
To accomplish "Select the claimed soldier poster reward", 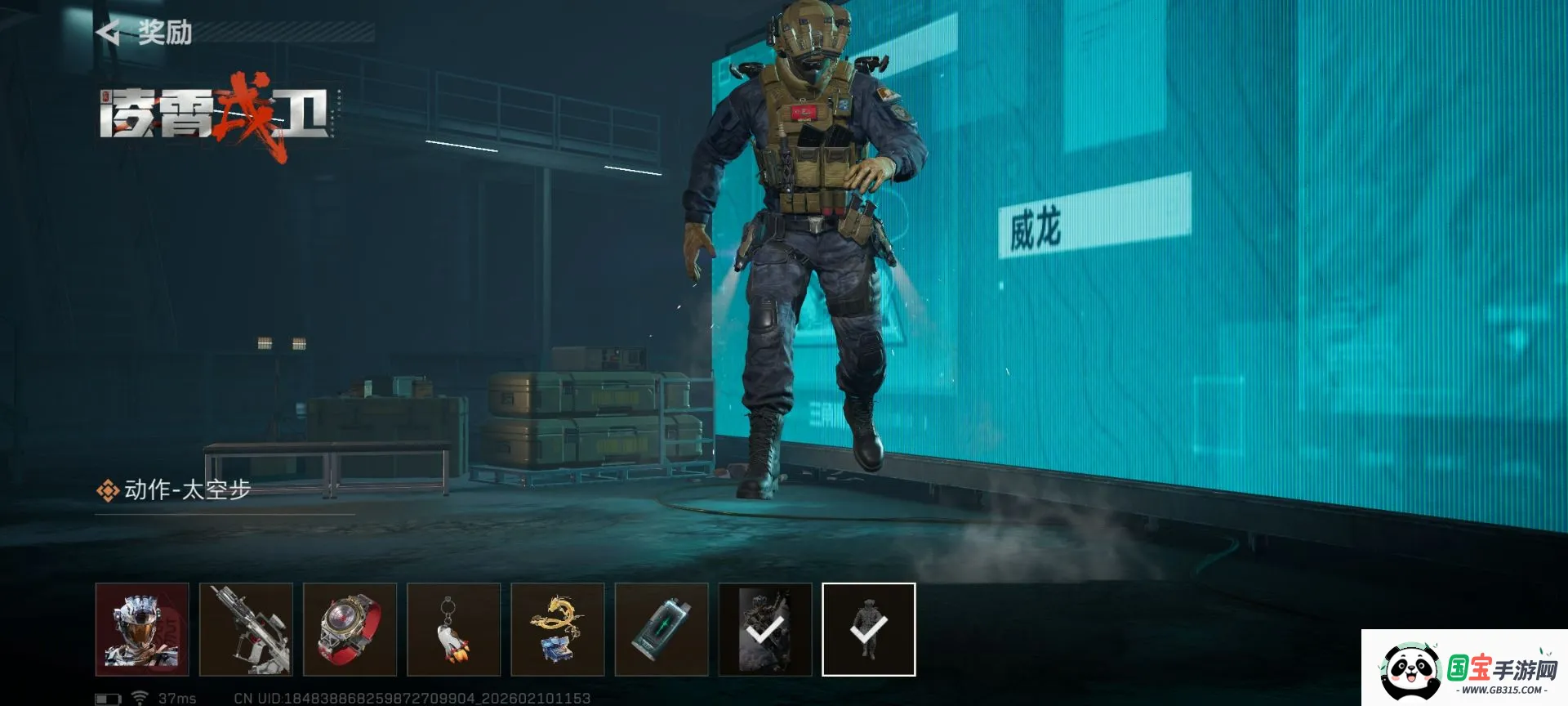I will click(765, 629).
